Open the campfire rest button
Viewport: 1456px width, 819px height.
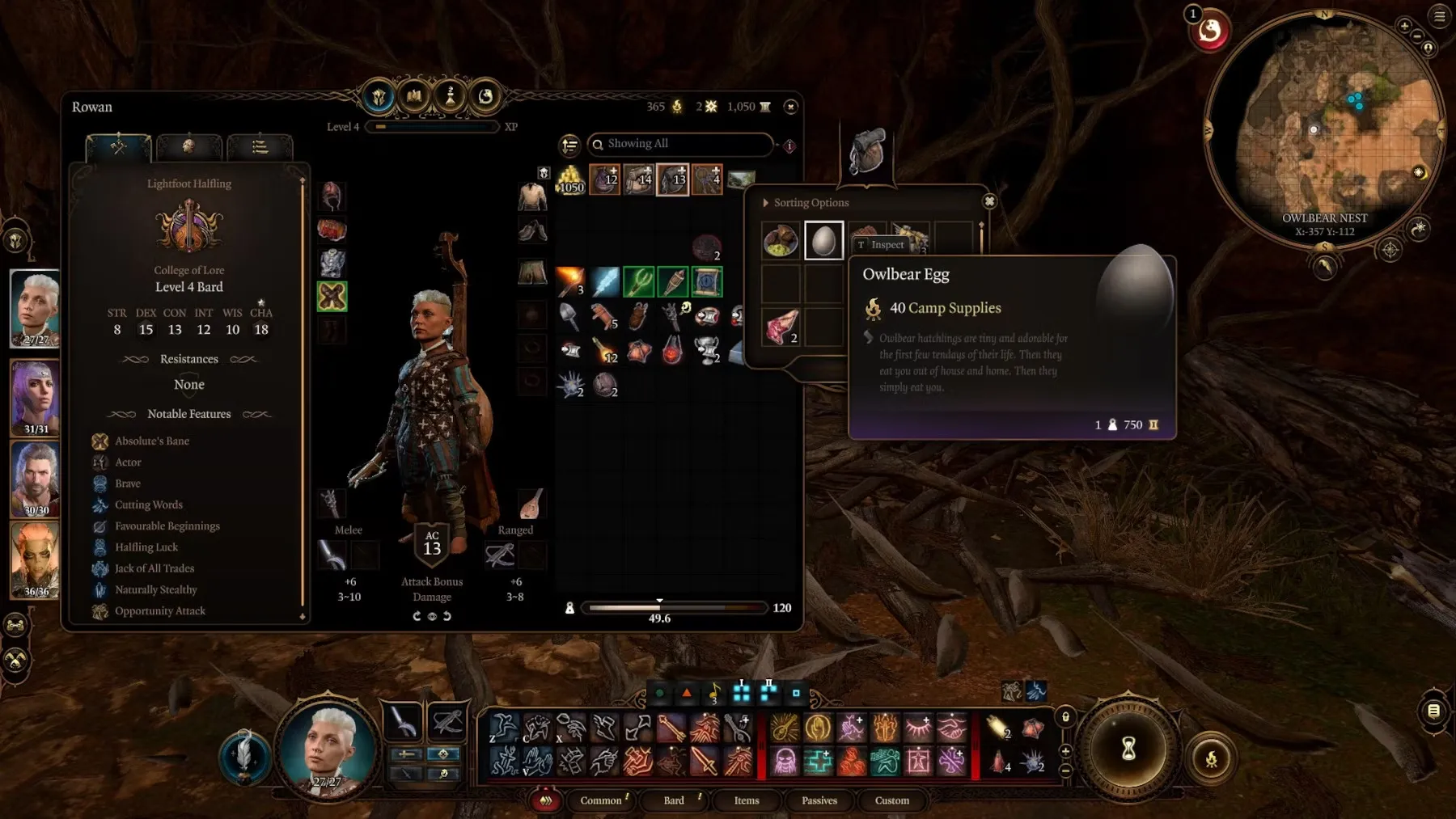click(x=1211, y=758)
